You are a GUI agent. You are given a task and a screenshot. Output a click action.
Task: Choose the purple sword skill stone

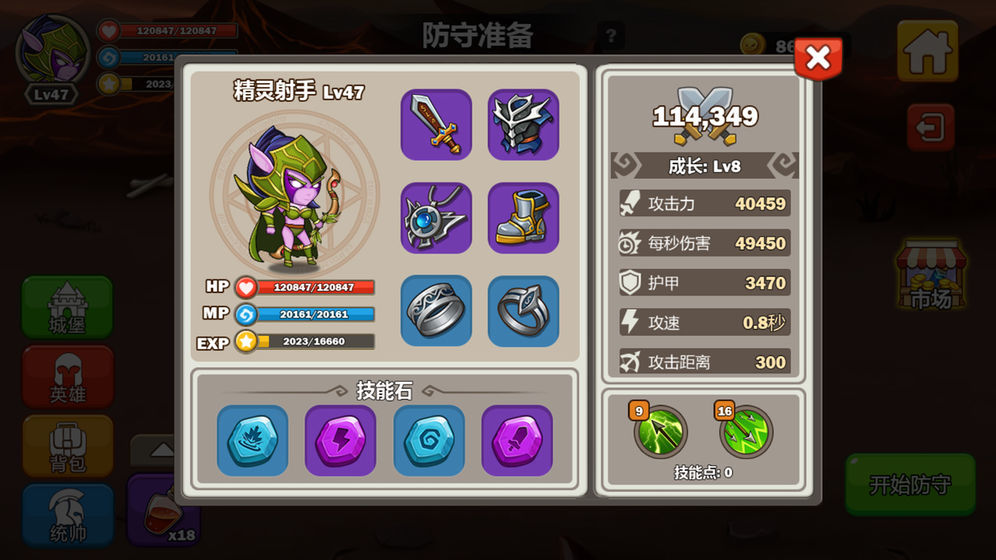click(x=517, y=440)
